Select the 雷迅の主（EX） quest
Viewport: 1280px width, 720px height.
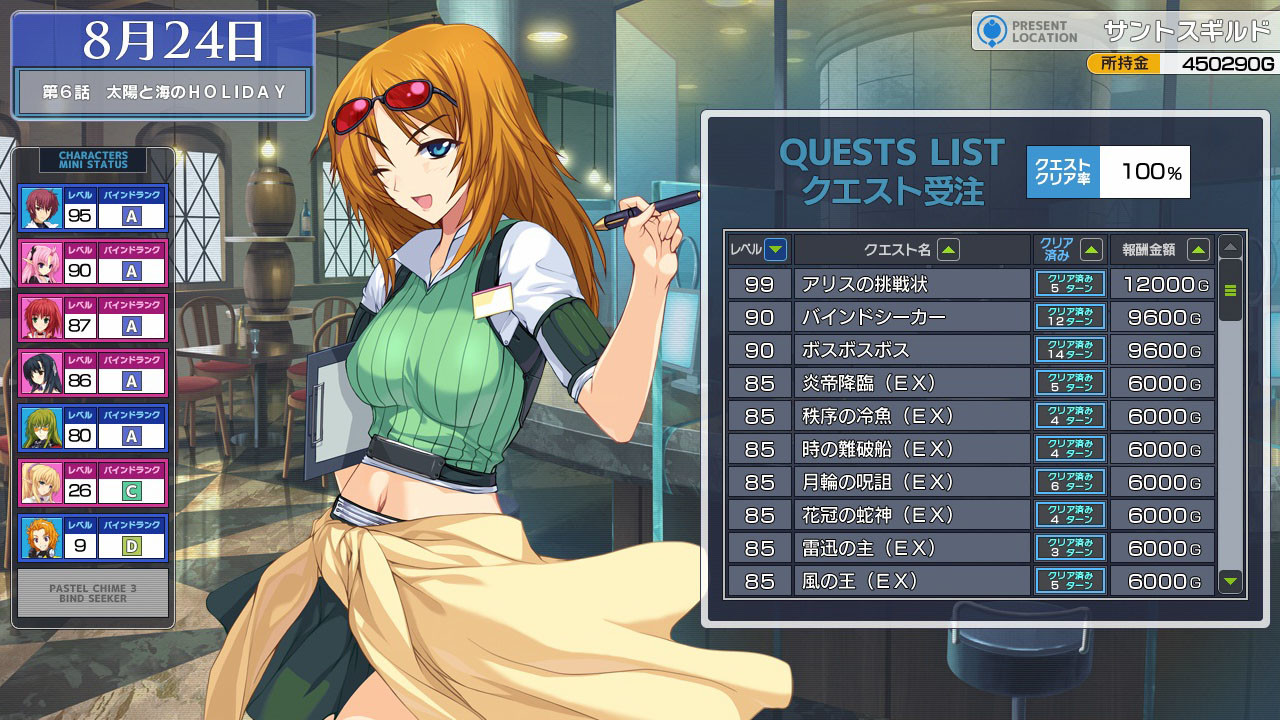tap(911, 548)
